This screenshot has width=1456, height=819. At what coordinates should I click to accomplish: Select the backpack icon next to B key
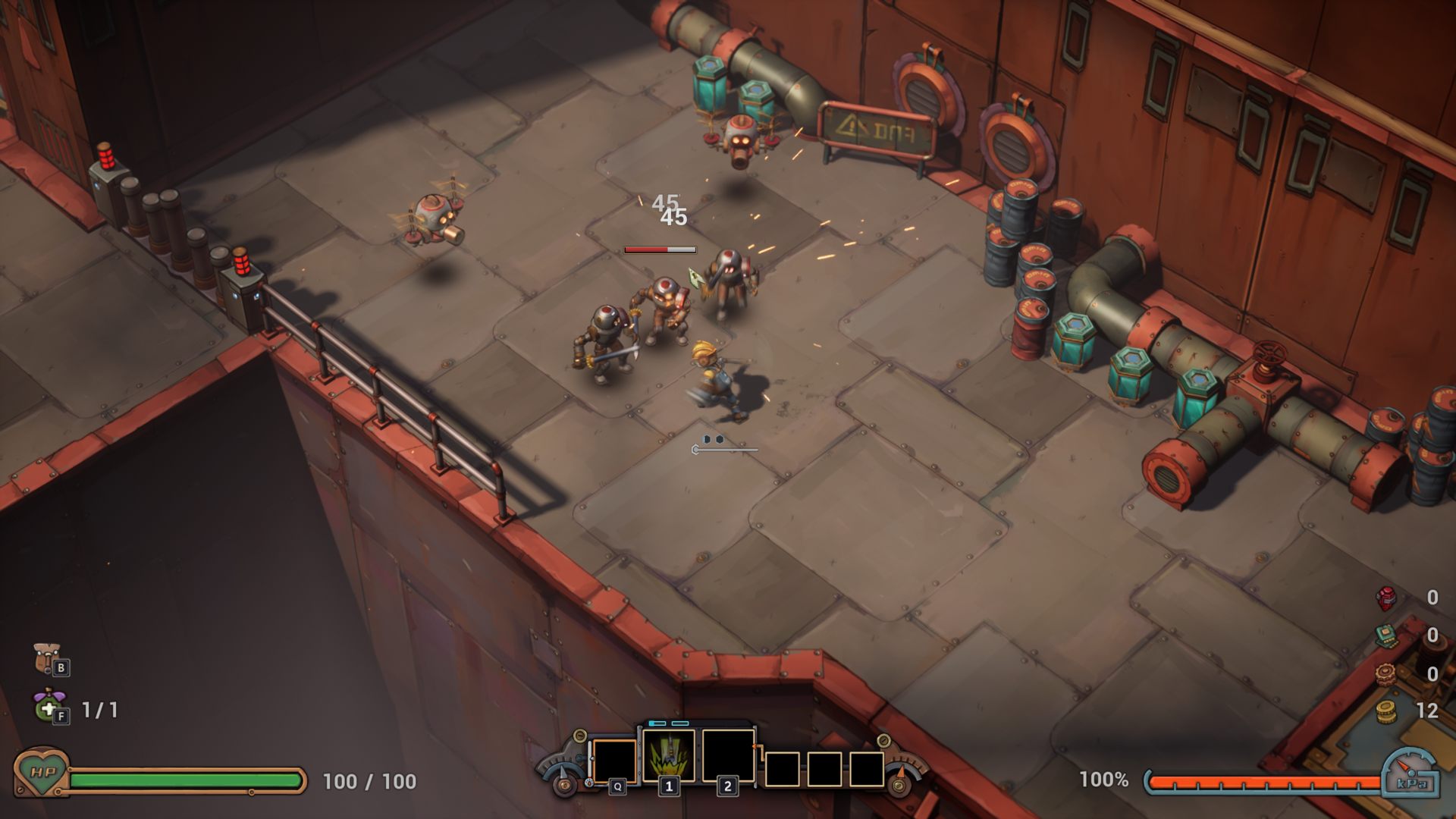coord(45,657)
